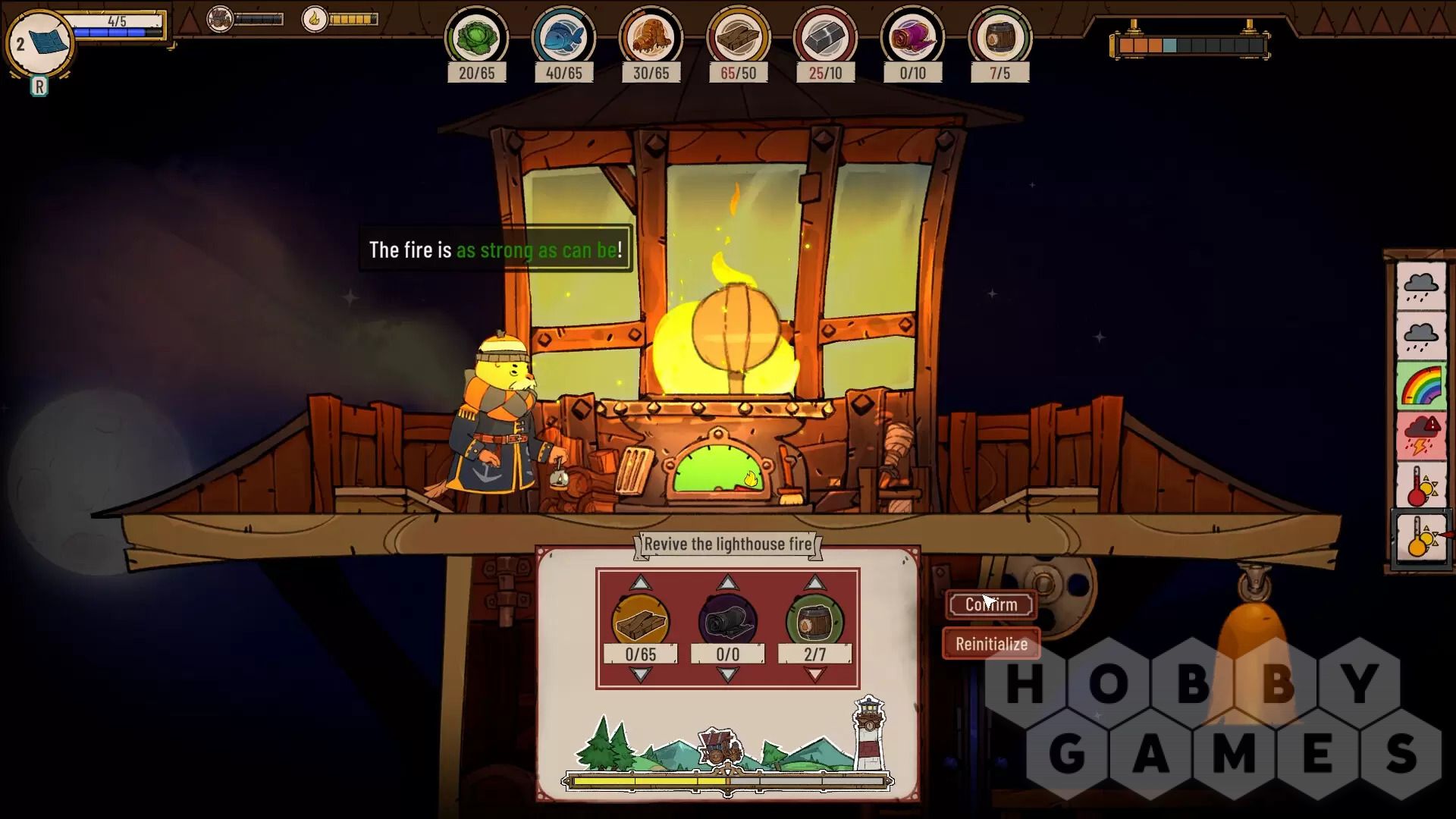Click the barrel slot in fire panel
Viewport: 1456px width, 819px height.
(x=814, y=622)
